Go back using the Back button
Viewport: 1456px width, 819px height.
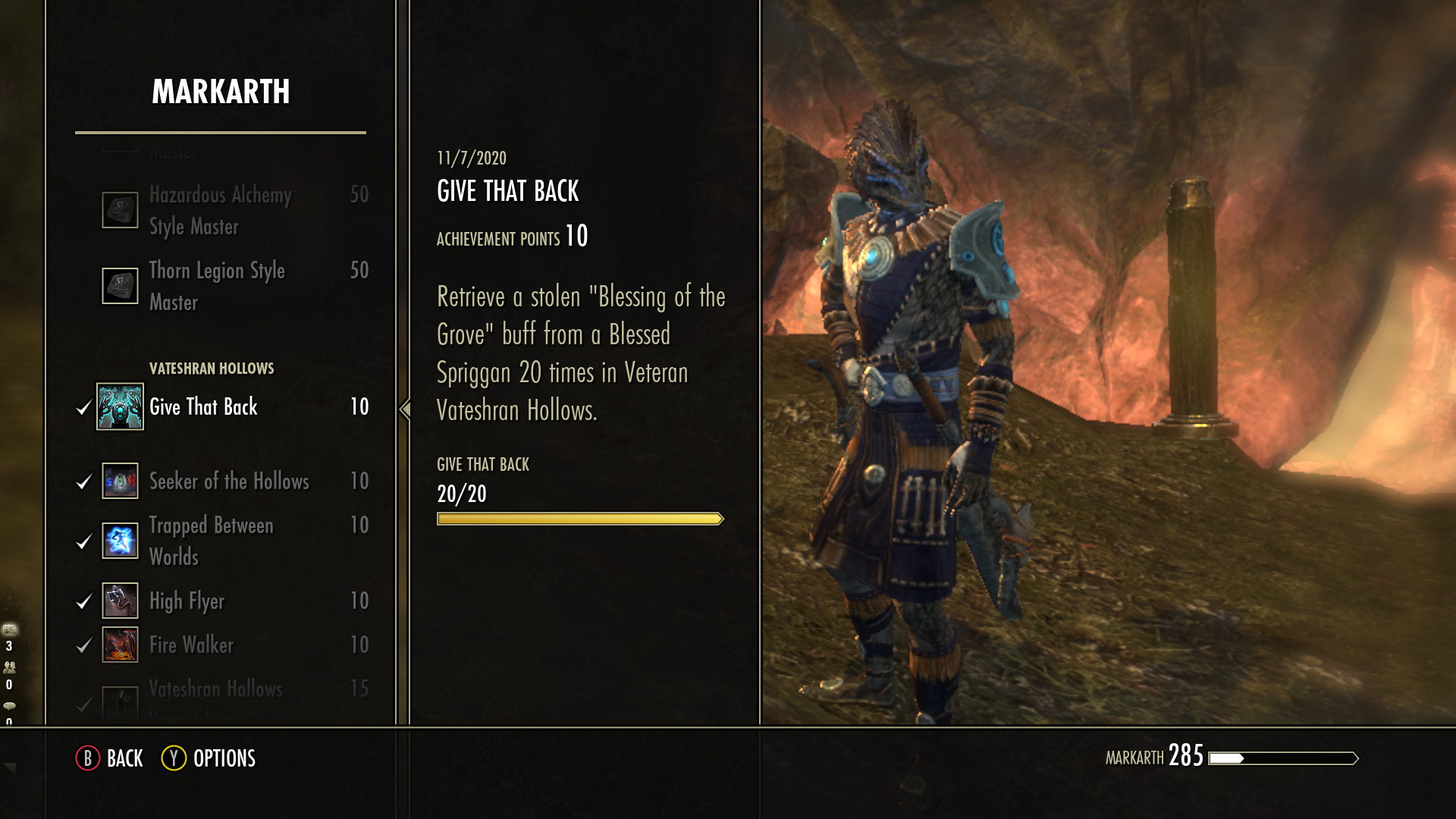tap(110, 758)
